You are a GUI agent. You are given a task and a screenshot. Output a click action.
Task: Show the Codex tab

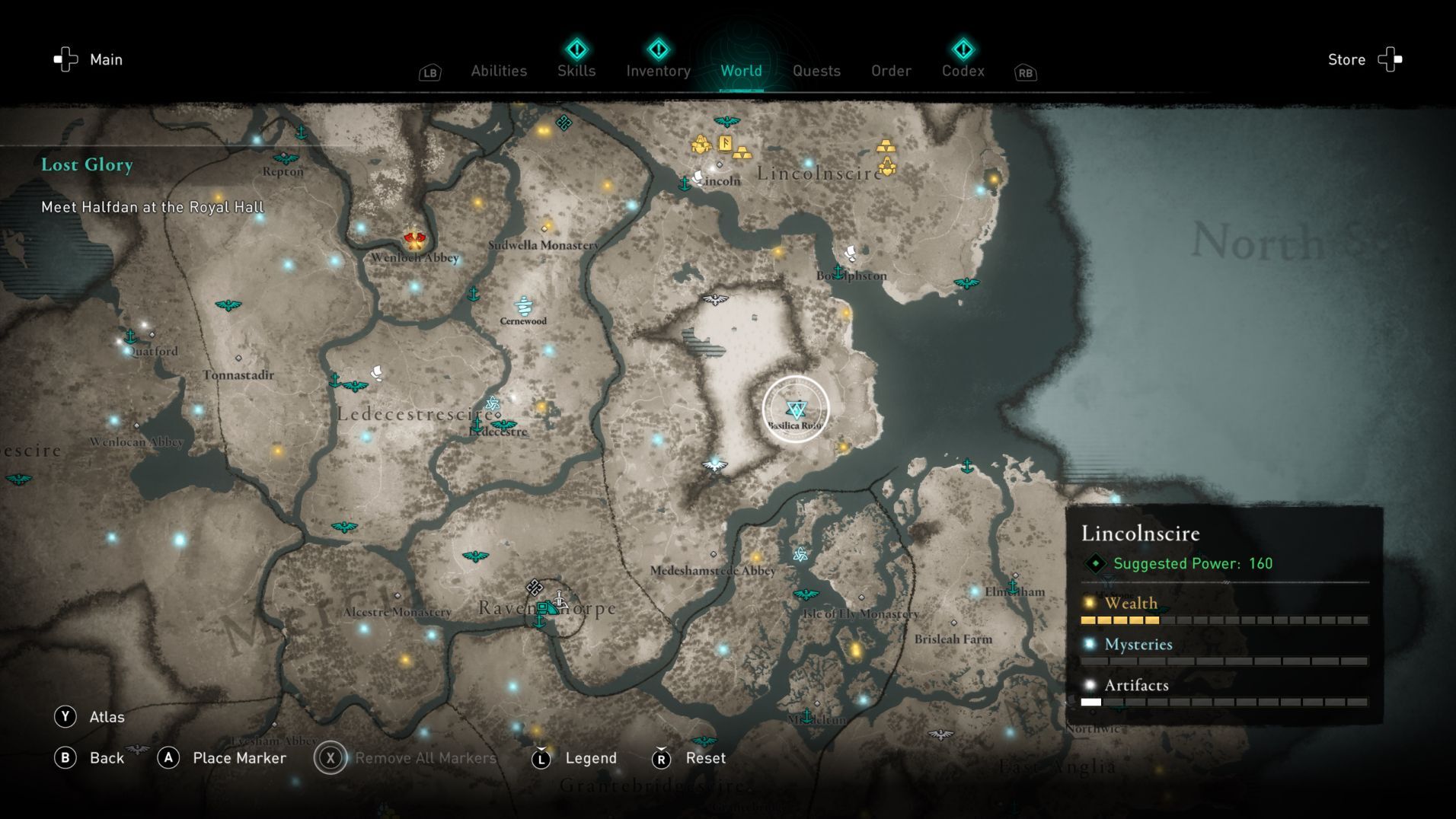[963, 71]
